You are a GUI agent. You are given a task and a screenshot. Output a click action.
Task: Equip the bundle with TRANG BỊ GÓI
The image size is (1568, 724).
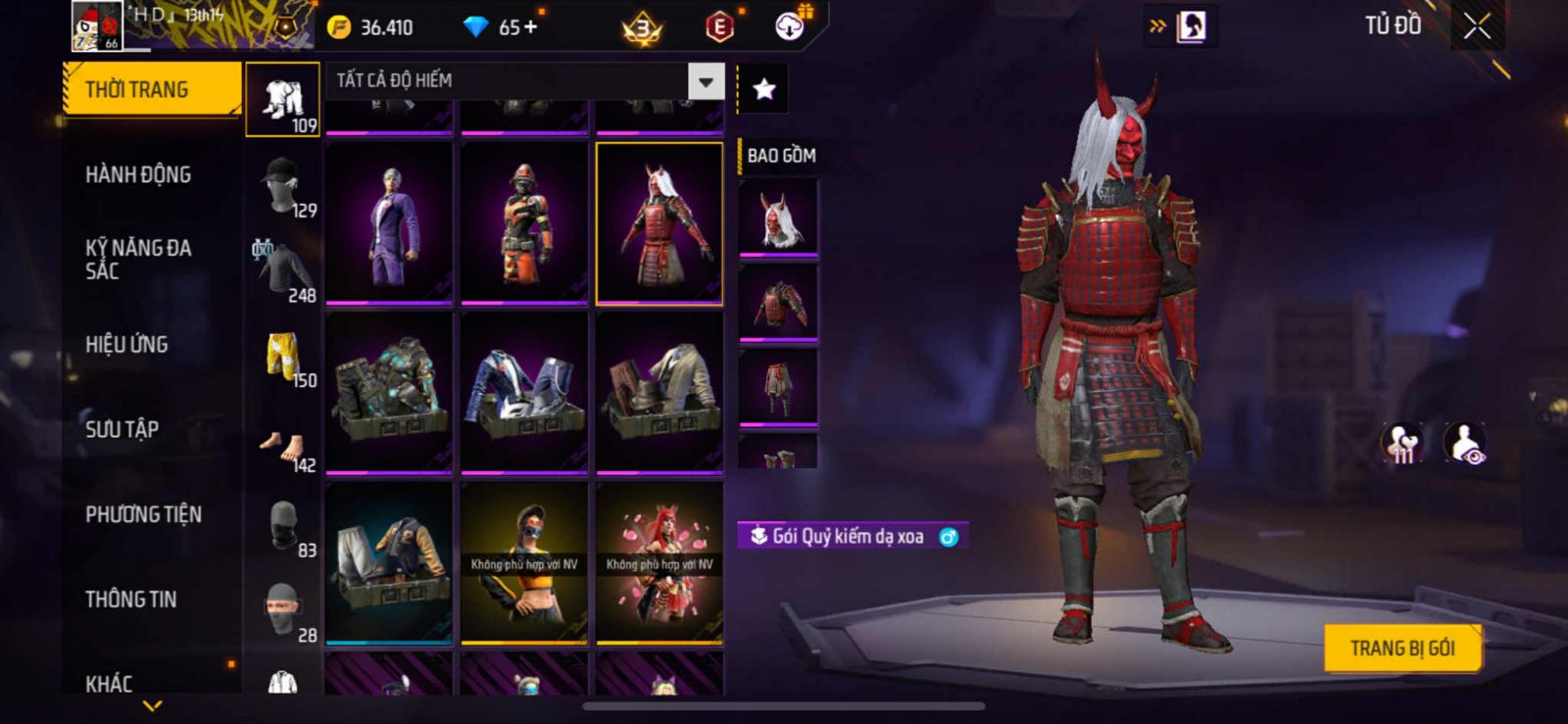(1401, 649)
